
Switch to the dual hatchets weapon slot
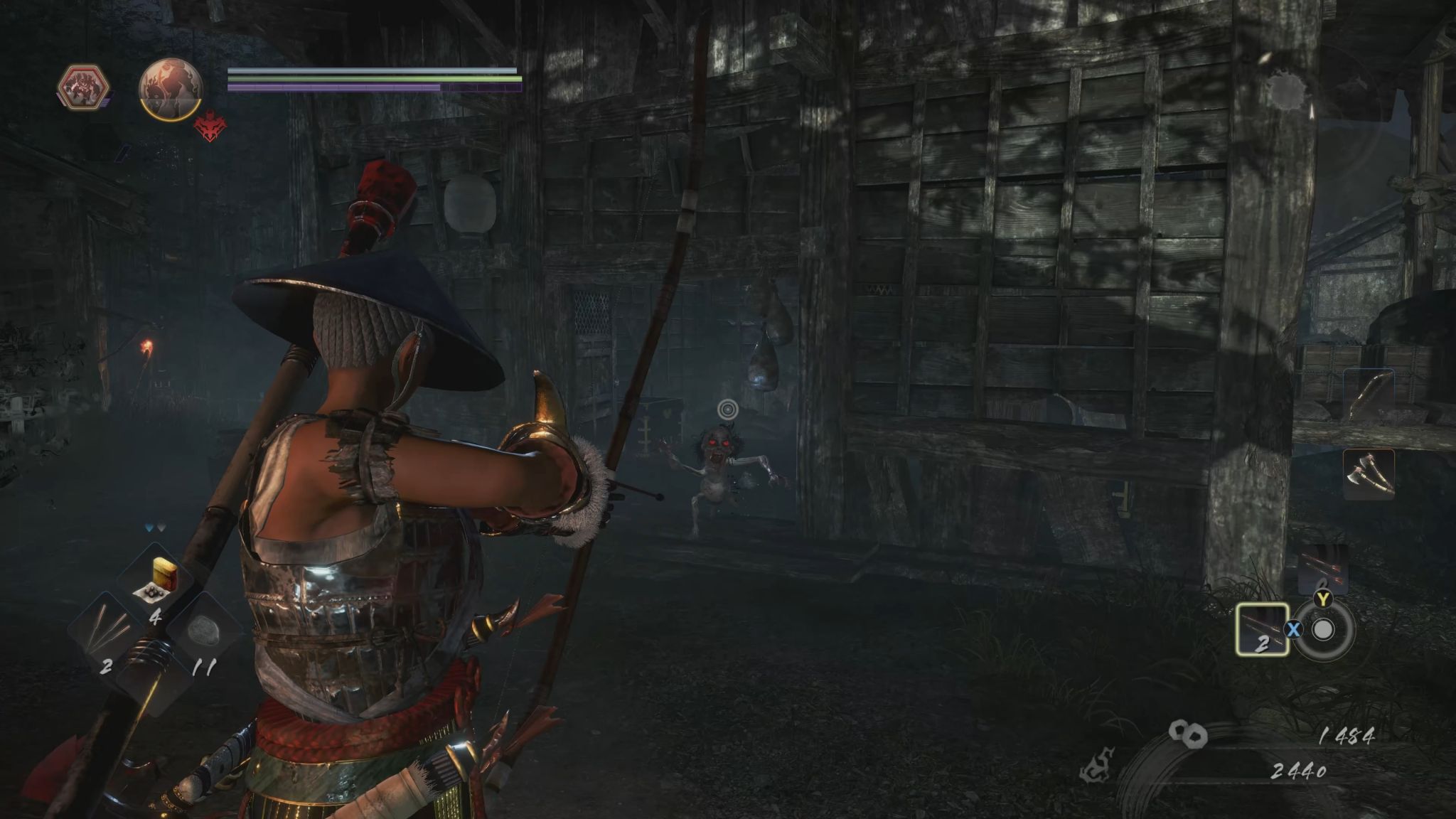tap(1369, 473)
